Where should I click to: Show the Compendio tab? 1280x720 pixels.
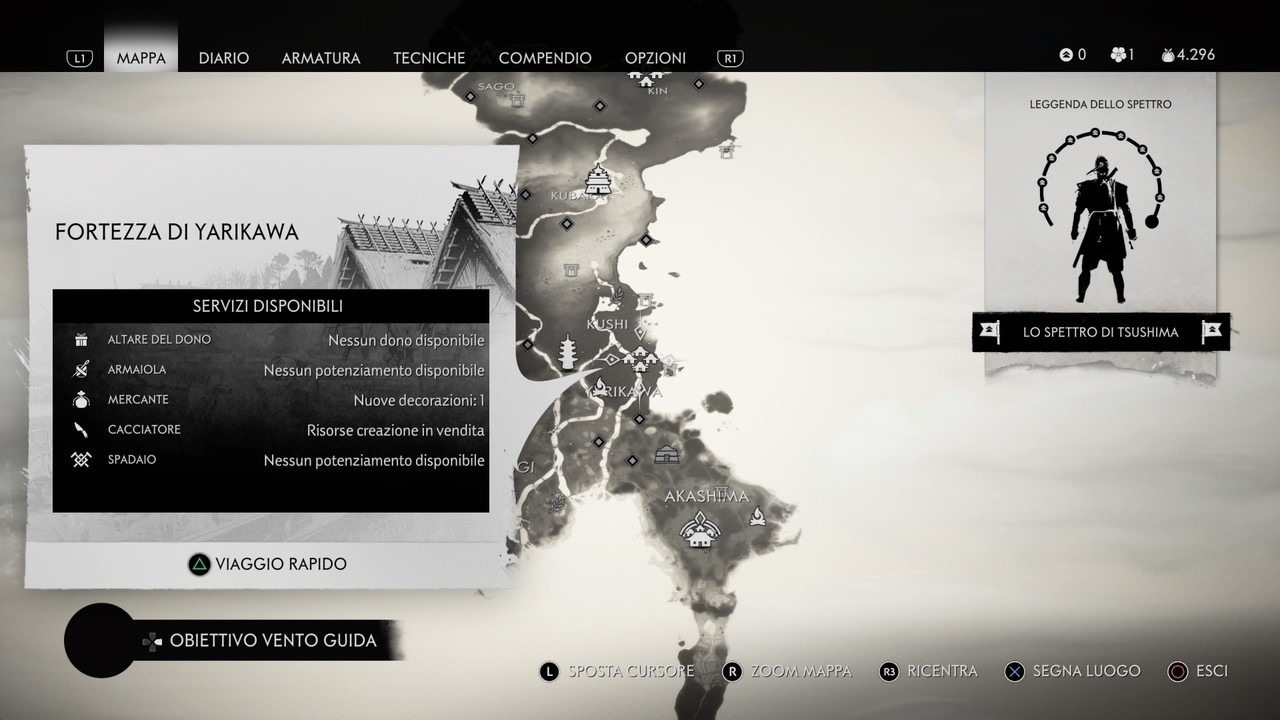[x=545, y=58]
